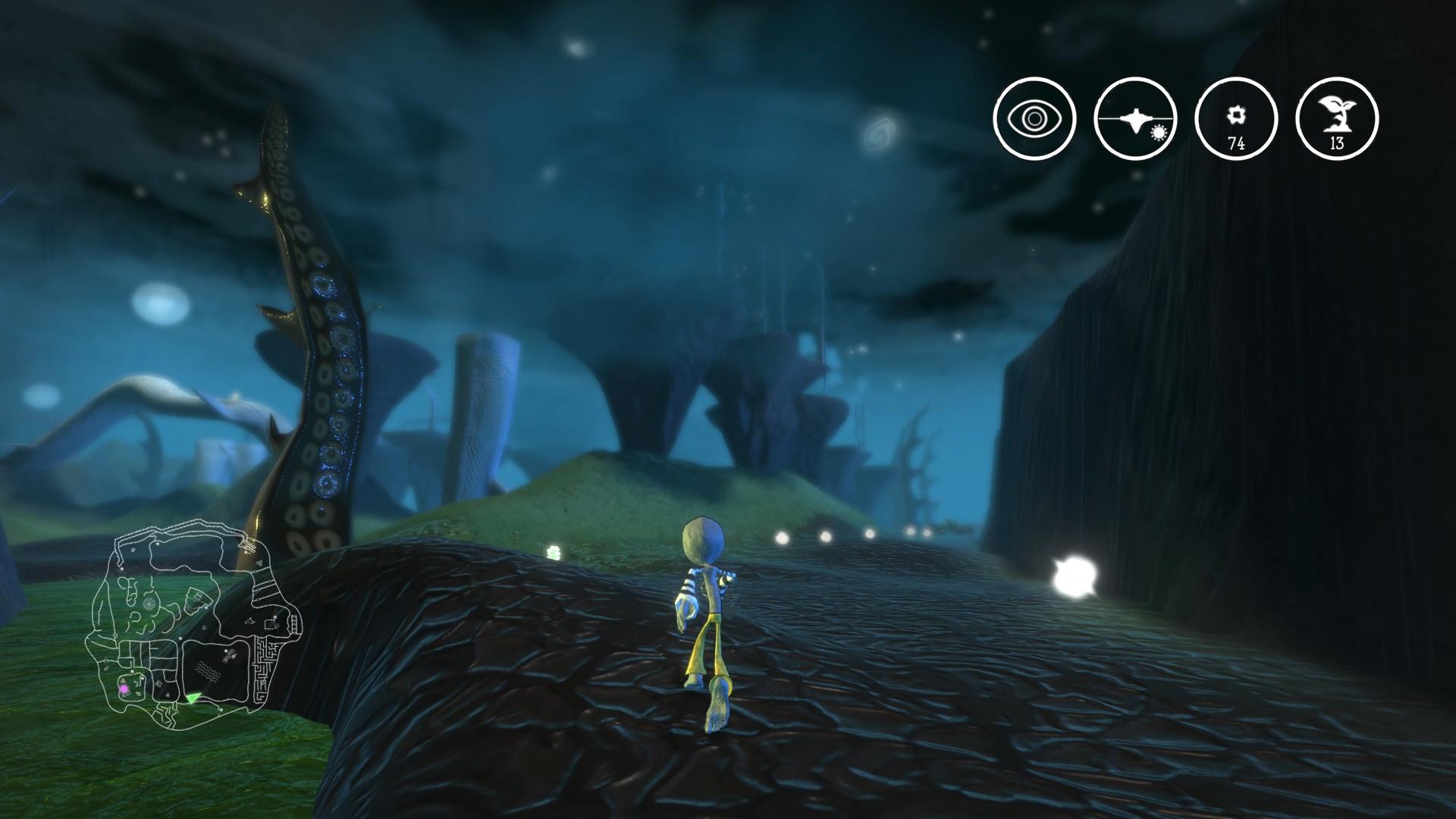Click the wavy water symbol on the minimap

coord(208,670)
